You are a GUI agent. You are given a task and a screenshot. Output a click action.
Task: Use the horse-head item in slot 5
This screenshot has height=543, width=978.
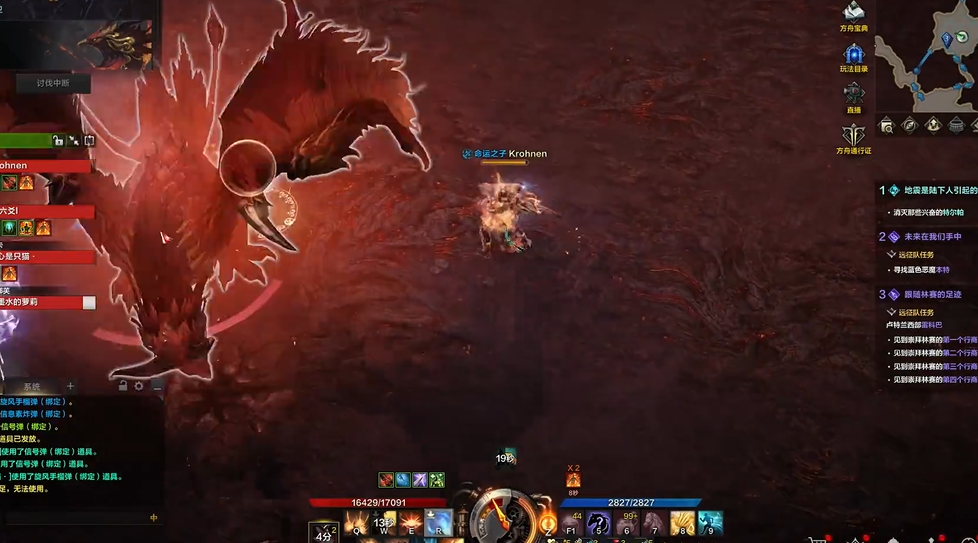pyautogui.click(x=599, y=522)
